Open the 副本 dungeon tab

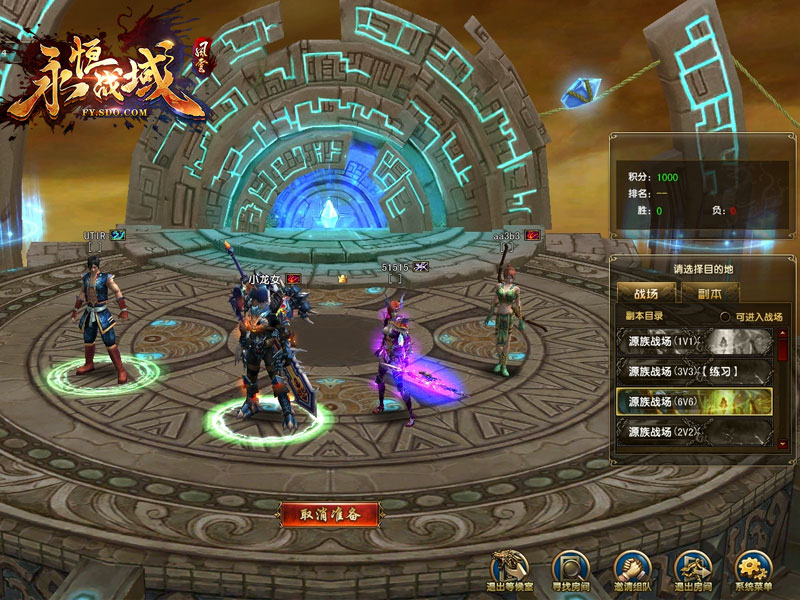(x=708, y=293)
